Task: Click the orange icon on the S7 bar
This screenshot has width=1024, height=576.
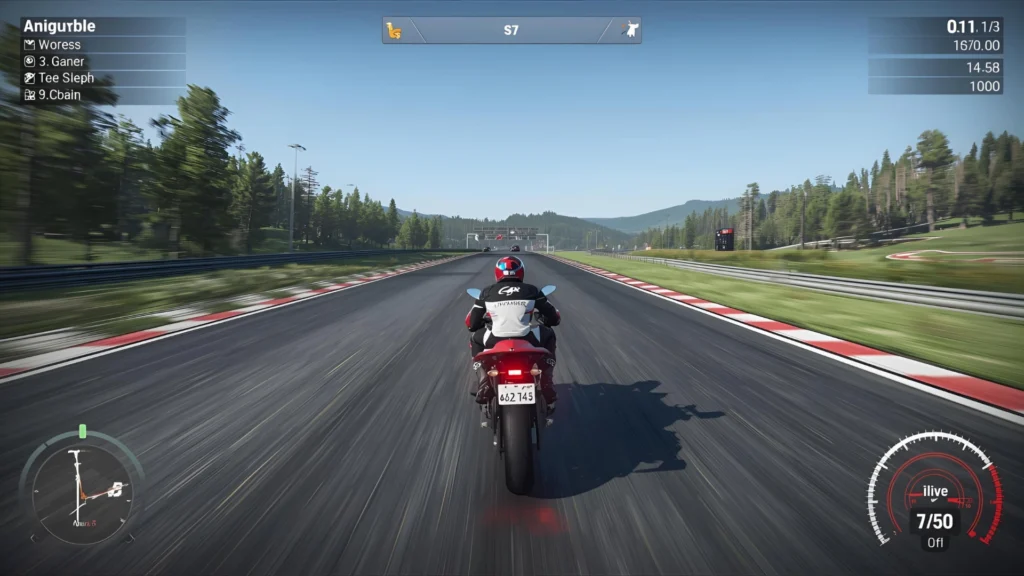Action: (394, 30)
